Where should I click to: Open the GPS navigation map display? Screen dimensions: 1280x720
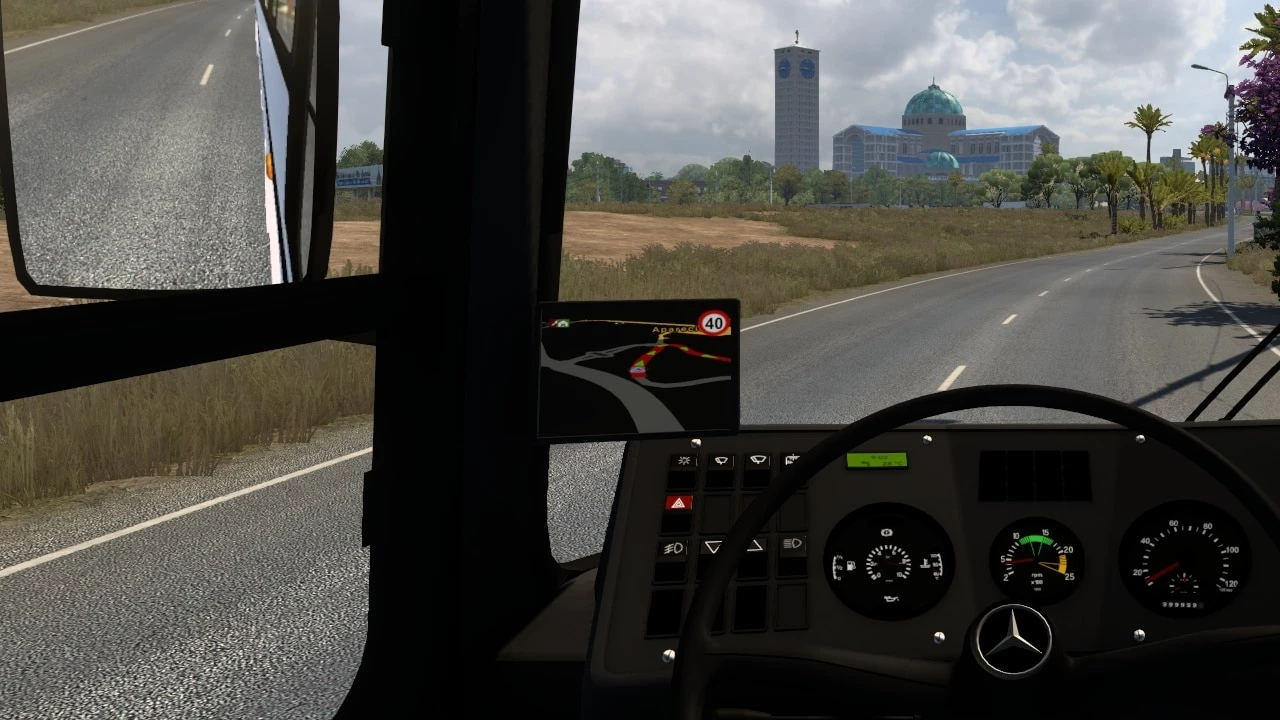point(638,368)
